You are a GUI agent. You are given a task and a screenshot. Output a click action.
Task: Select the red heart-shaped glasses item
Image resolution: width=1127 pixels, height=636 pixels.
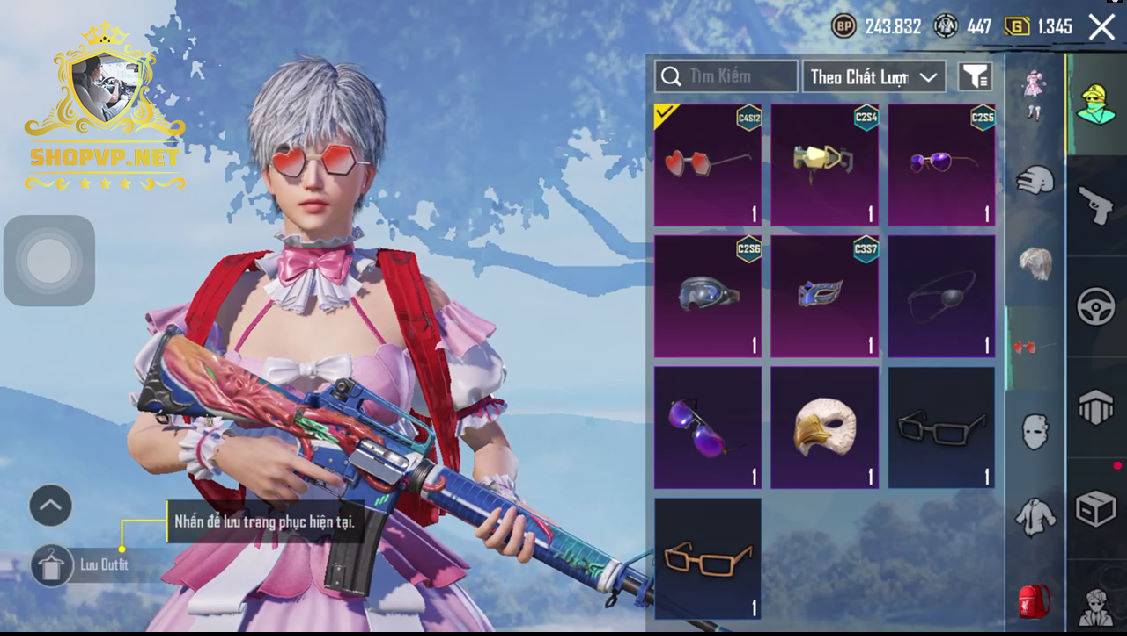pyautogui.click(x=707, y=164)
